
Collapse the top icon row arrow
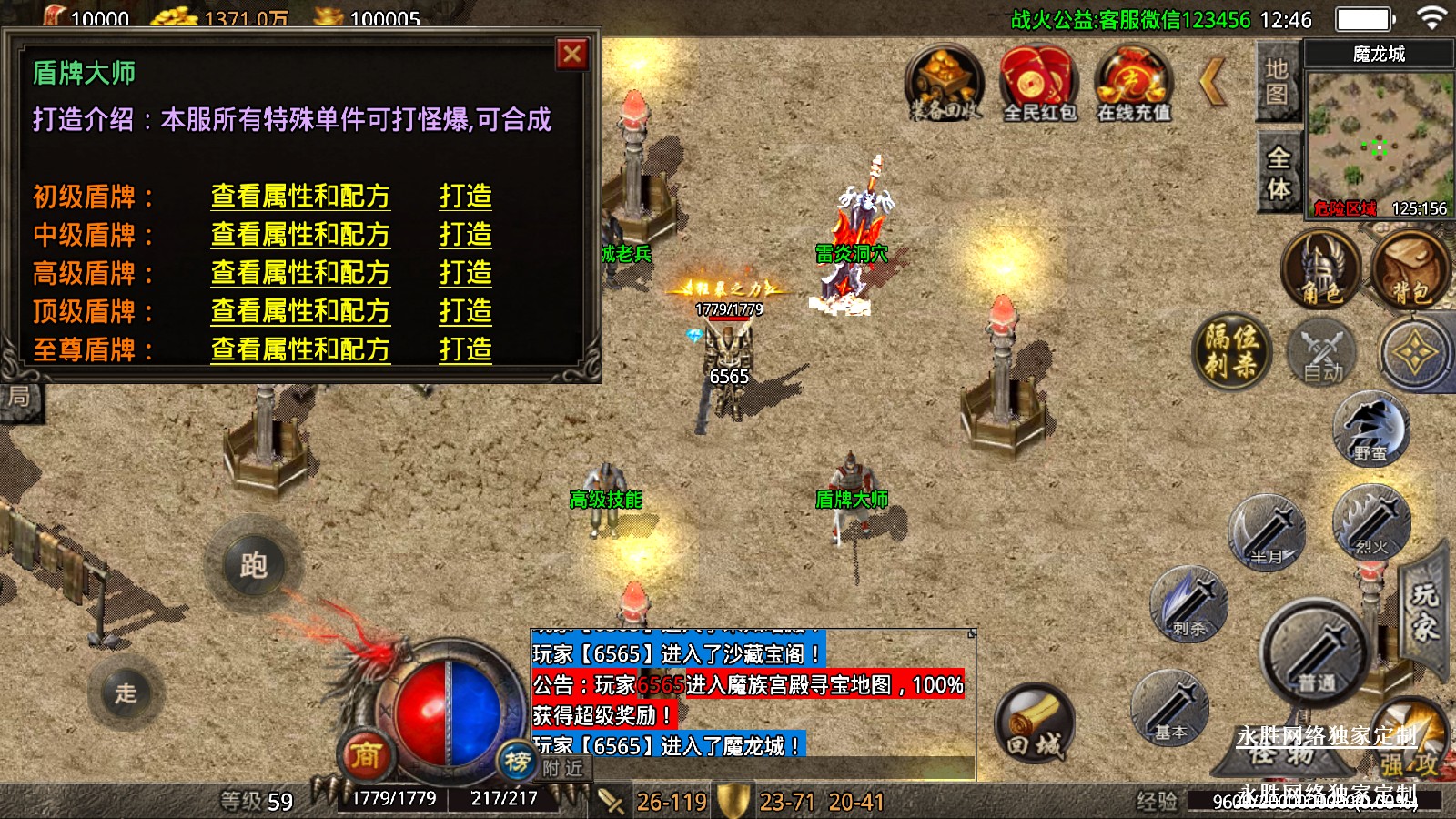(1213, 82)
